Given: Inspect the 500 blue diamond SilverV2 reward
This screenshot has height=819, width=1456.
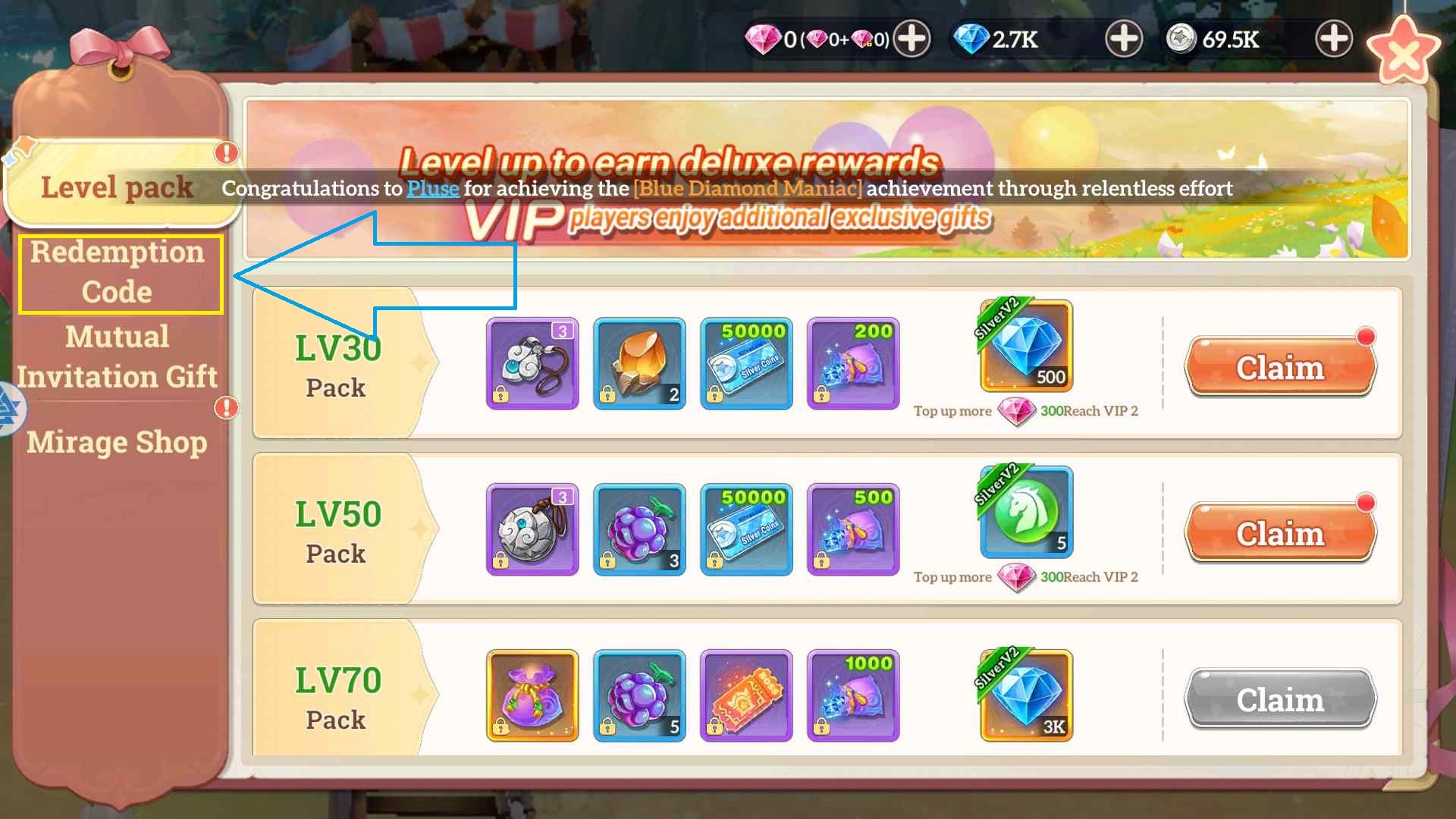Looking at the screenshot, I should click(x=1025, y=347).
